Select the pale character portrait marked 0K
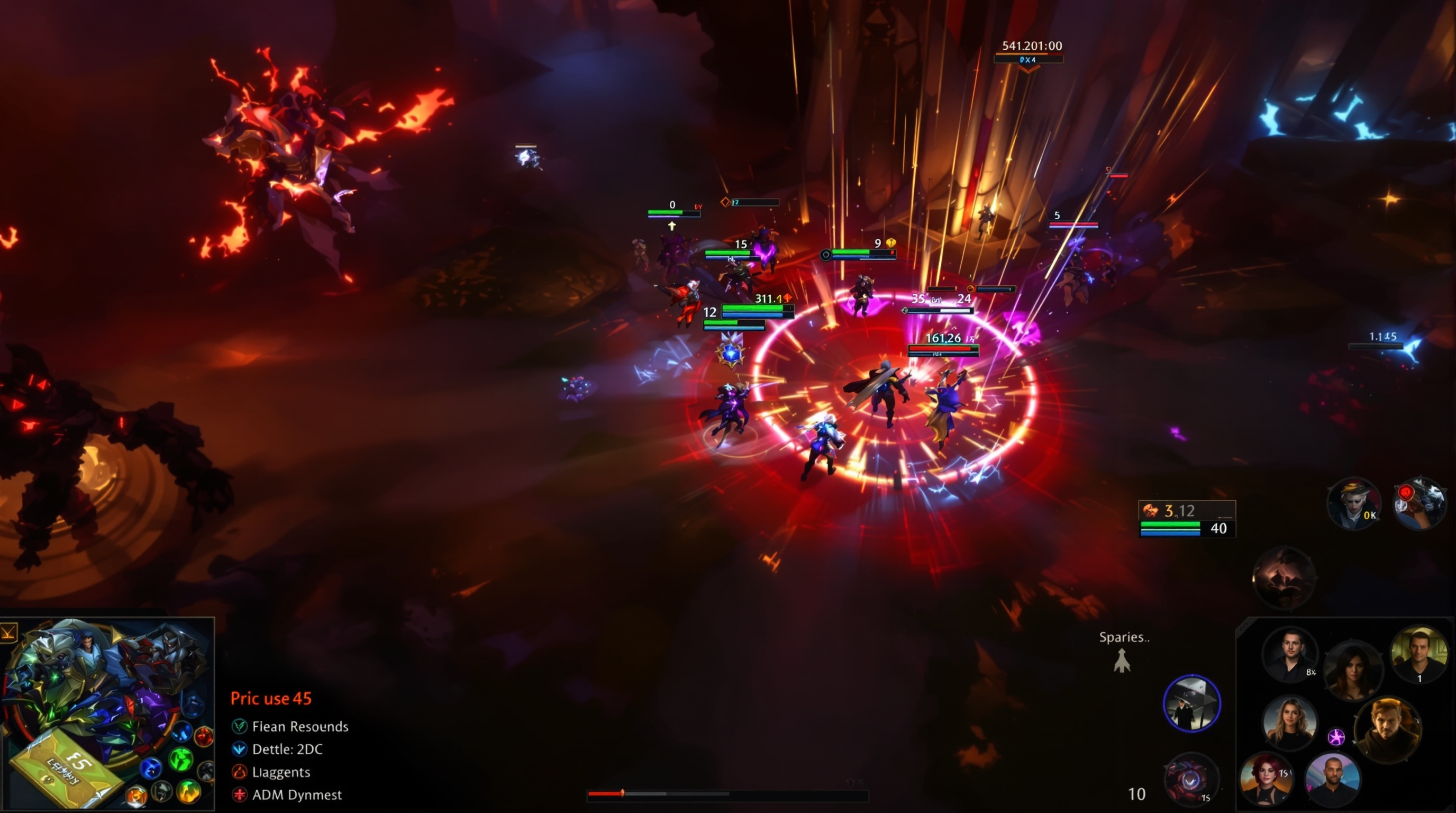This screenshot has height=813, width=1456. click(x=1354, y=504)
